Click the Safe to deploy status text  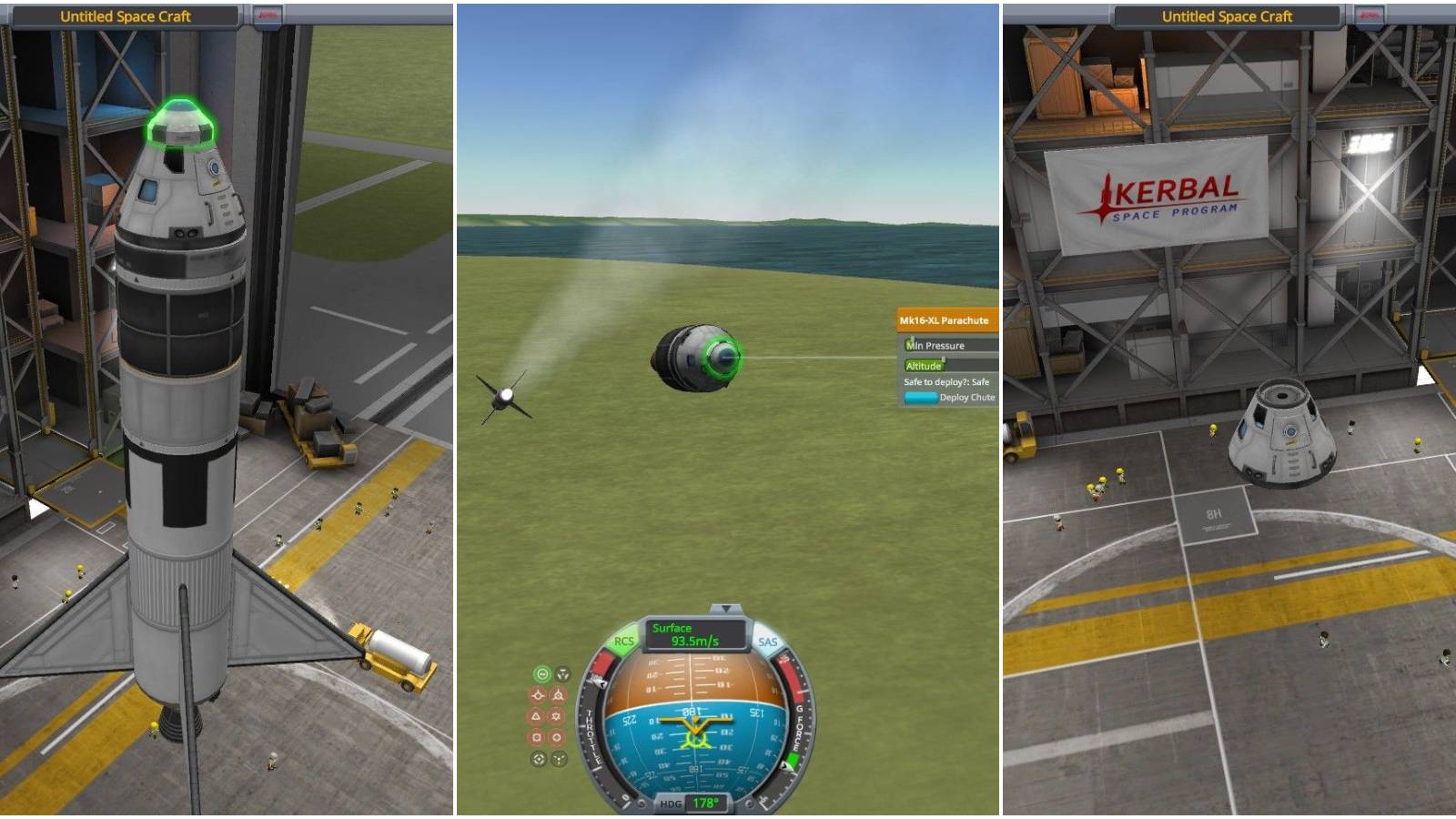pyautogui.click(x=945, y=382)
